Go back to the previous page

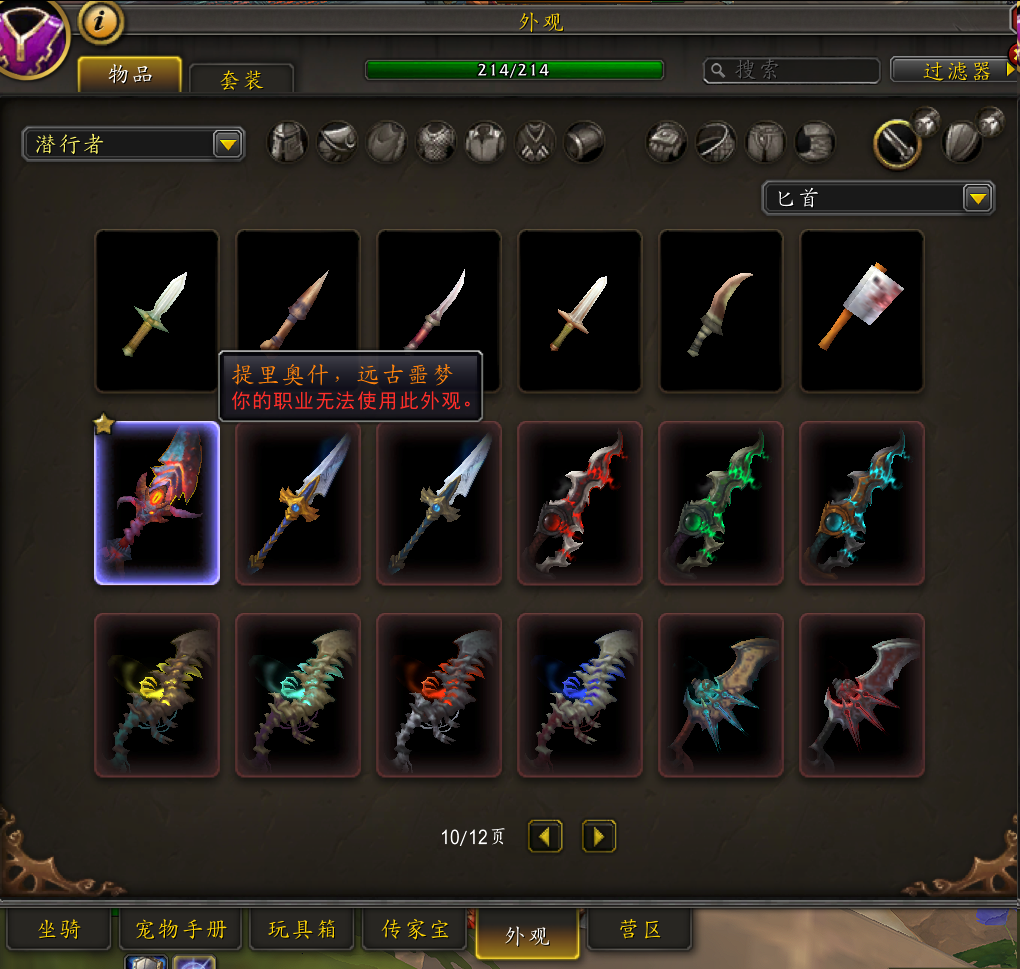(x=545, y=836)
